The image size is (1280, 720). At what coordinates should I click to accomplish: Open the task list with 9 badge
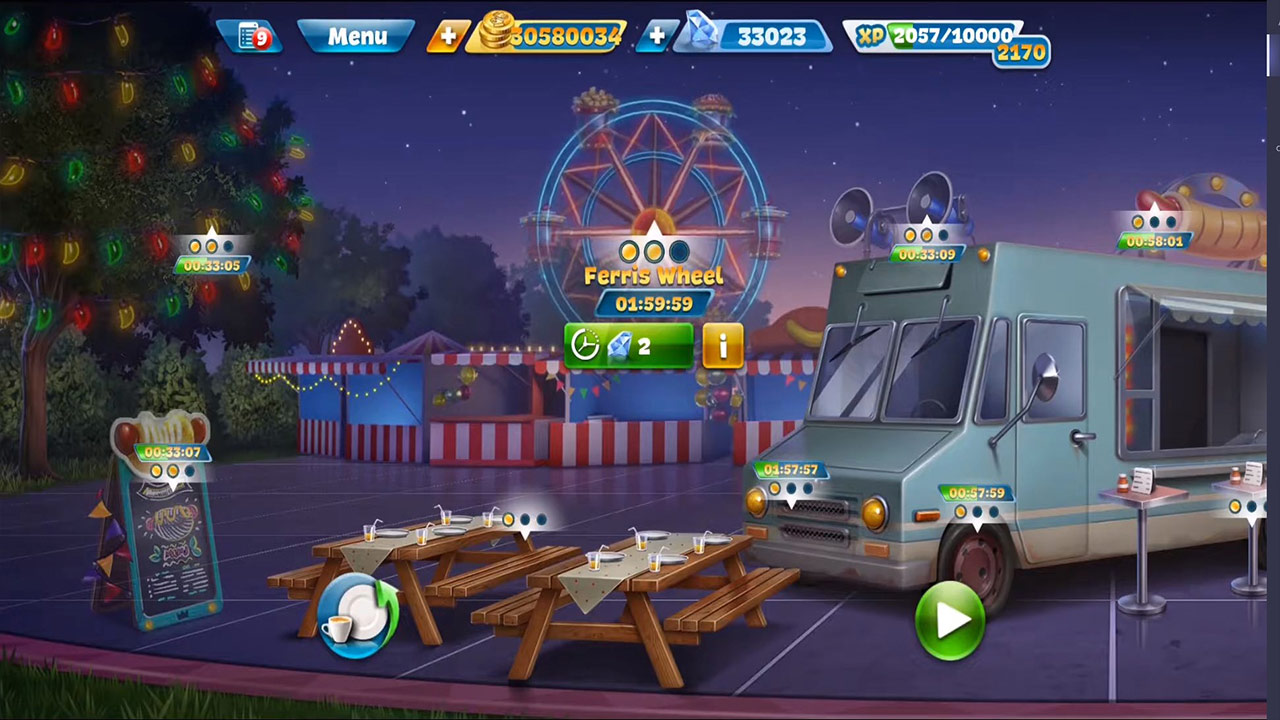pos(250,37)
